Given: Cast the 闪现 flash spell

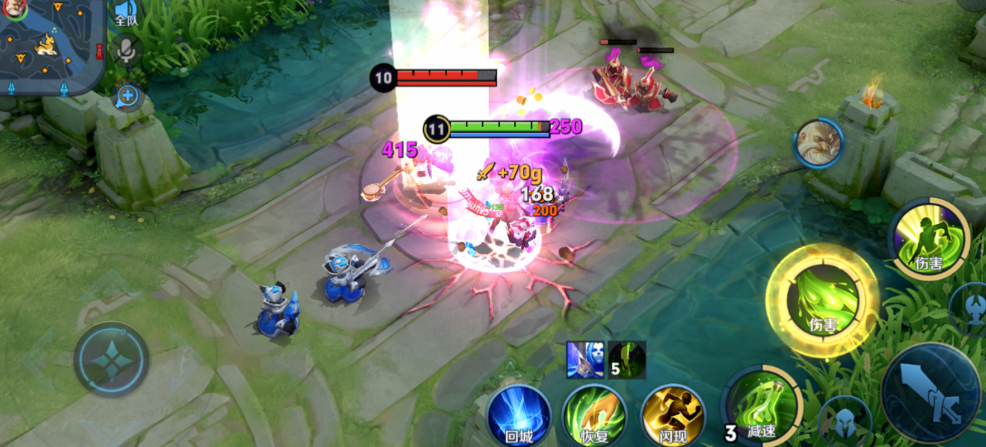Looking at the screenshot, I should pos(672,414).
